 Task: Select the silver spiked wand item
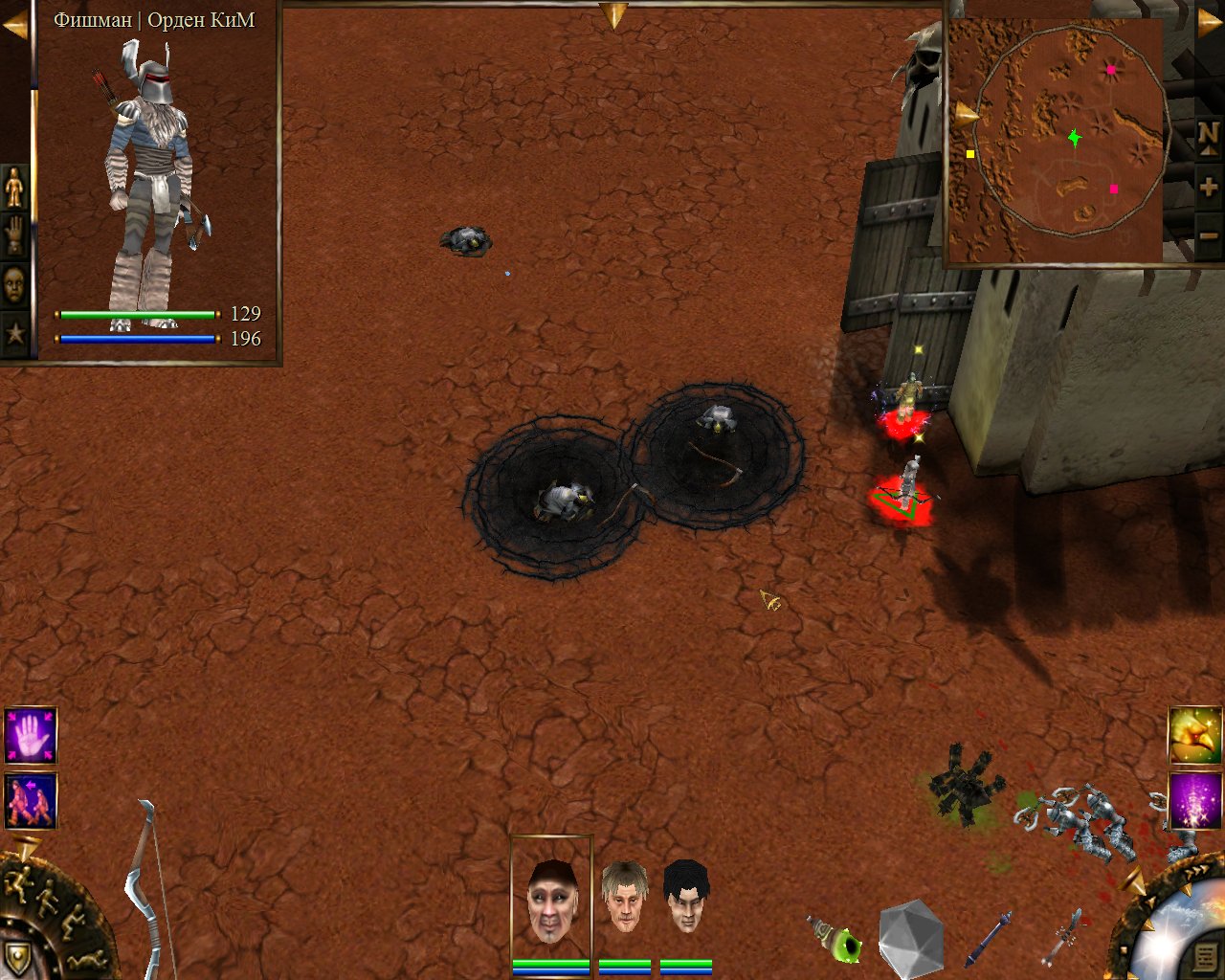pyautogui.click(x=1061, y=936)
